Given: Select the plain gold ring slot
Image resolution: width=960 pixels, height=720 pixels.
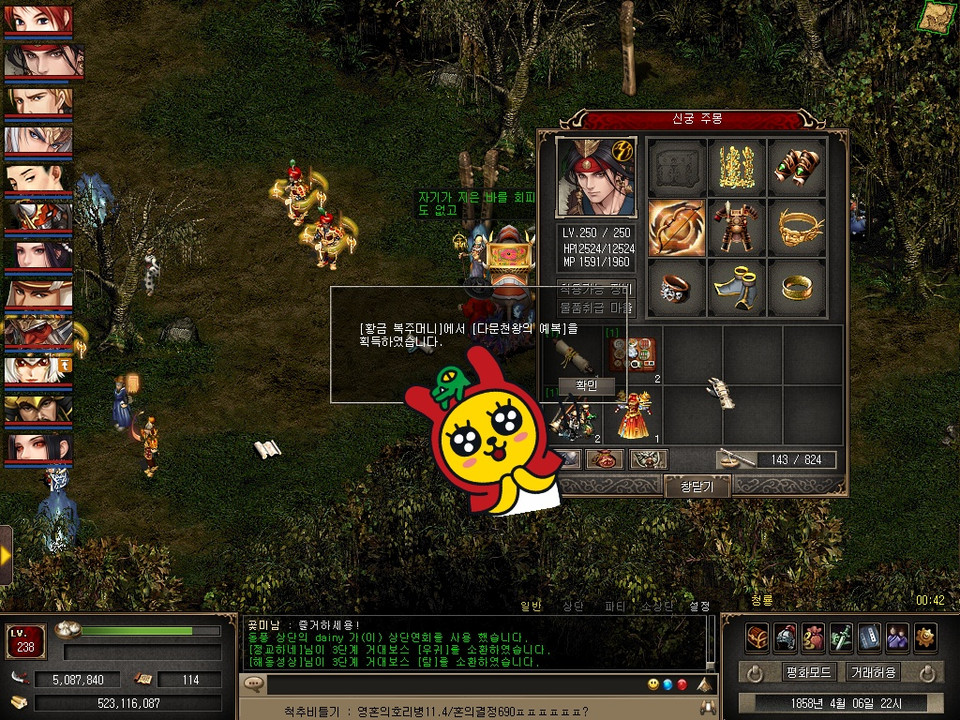Looking at the screenshot, I should pos(797,288).
